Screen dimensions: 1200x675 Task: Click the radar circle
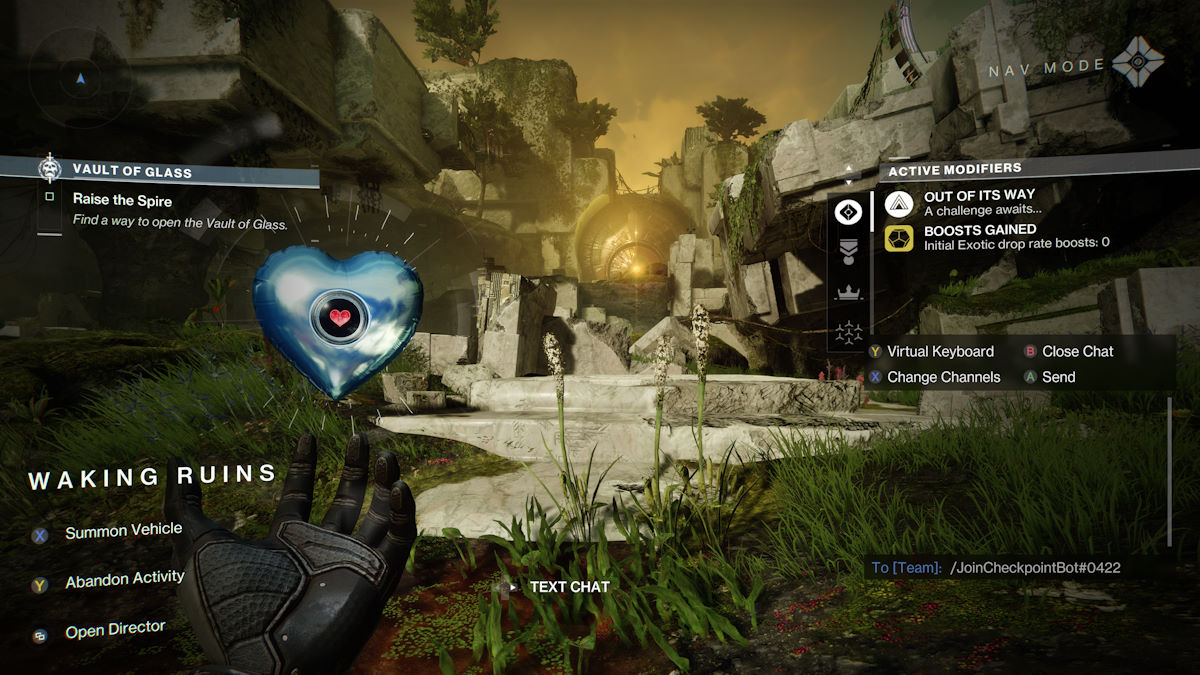pyautogui.click(x=81, y=77)
